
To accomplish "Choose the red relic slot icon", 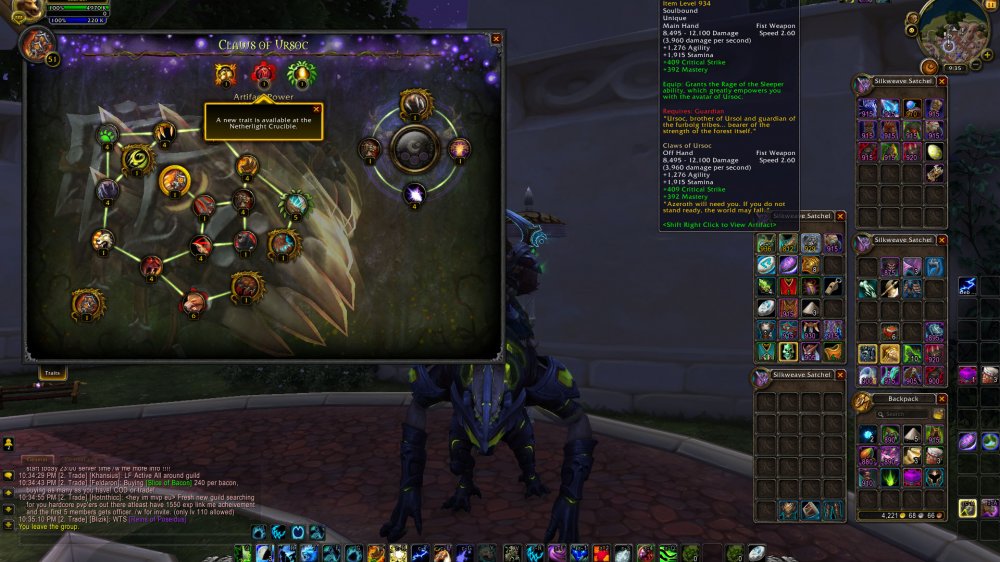I will pyautogui.click(x=263, y=73).
